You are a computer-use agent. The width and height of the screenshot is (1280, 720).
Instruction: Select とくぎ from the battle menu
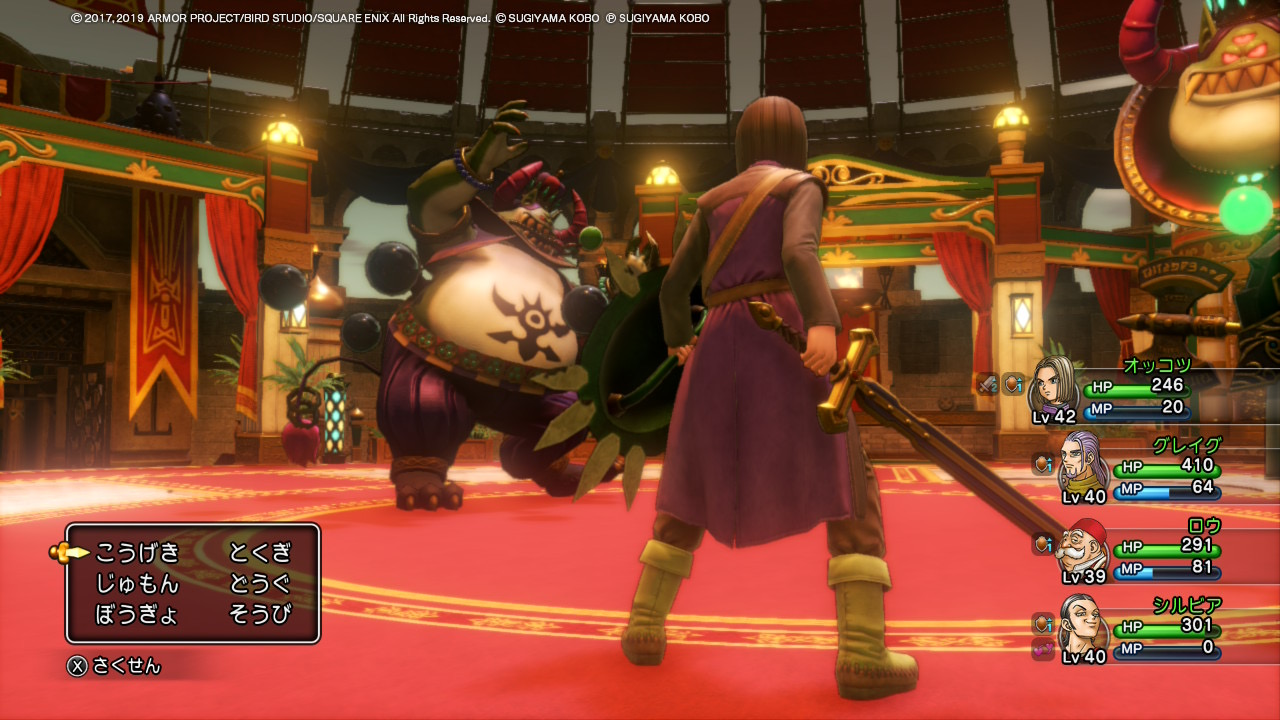[x=260, y=552]
